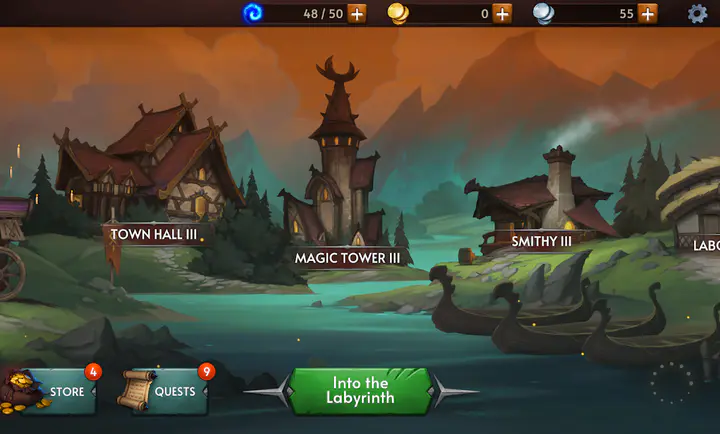Open the settings gear menu
This screenshot has width=720, height=434.
697,13
